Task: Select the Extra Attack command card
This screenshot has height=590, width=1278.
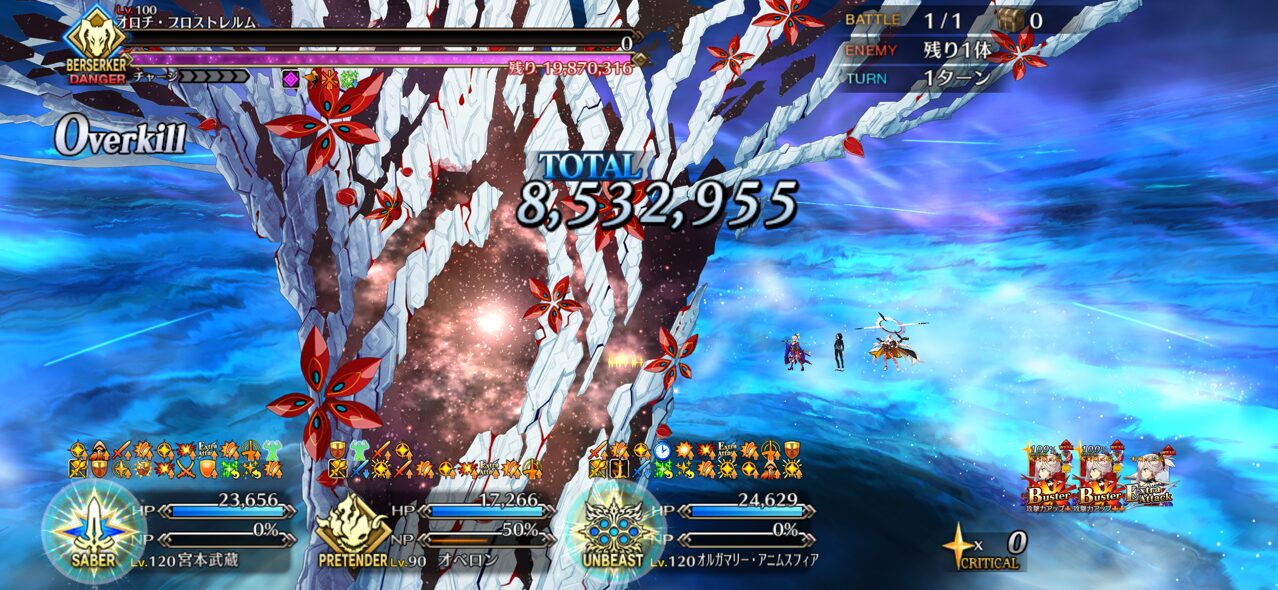Action: pos(1149,478)
